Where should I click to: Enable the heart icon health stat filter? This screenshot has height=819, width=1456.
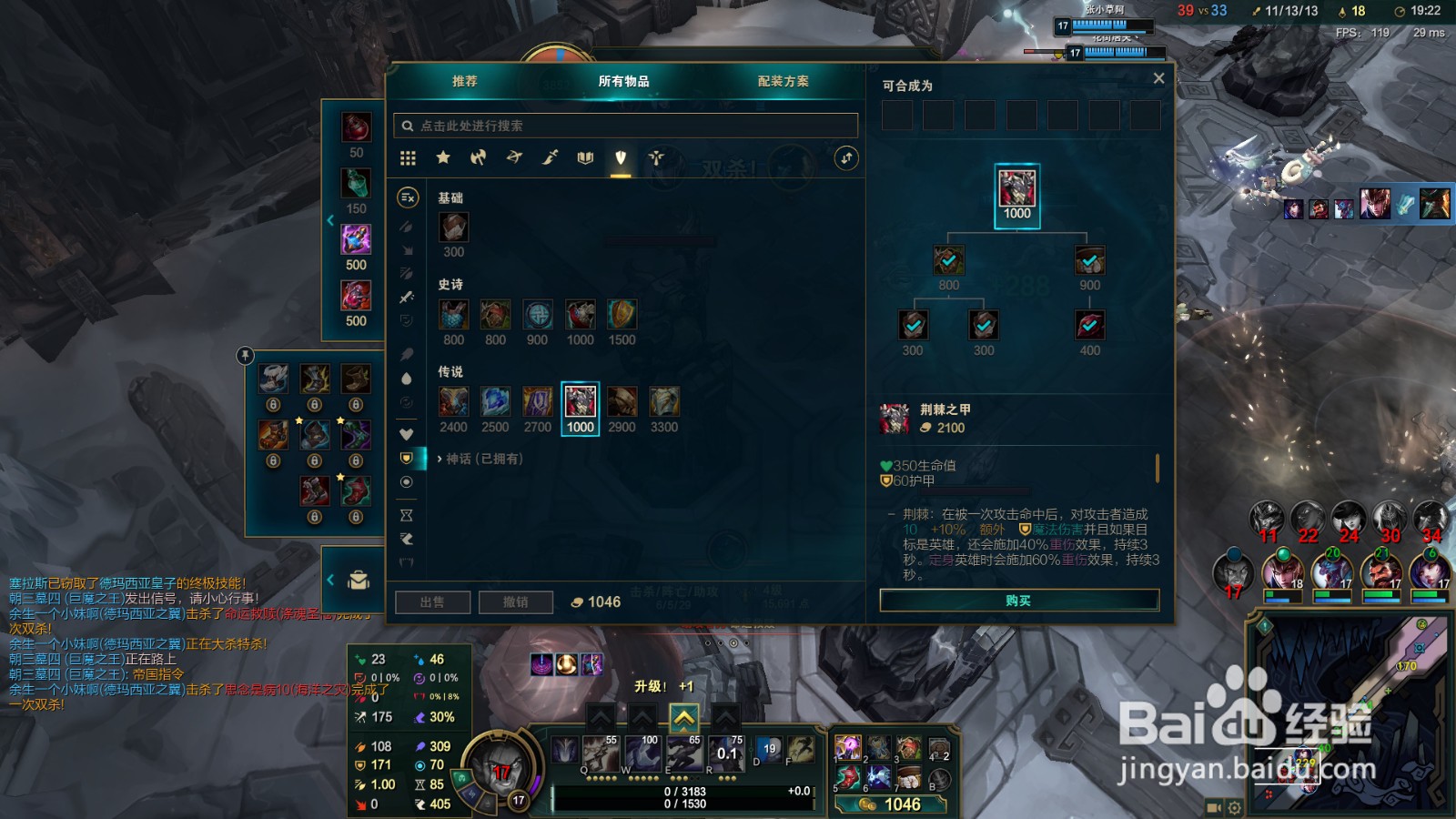click(408, 435)
